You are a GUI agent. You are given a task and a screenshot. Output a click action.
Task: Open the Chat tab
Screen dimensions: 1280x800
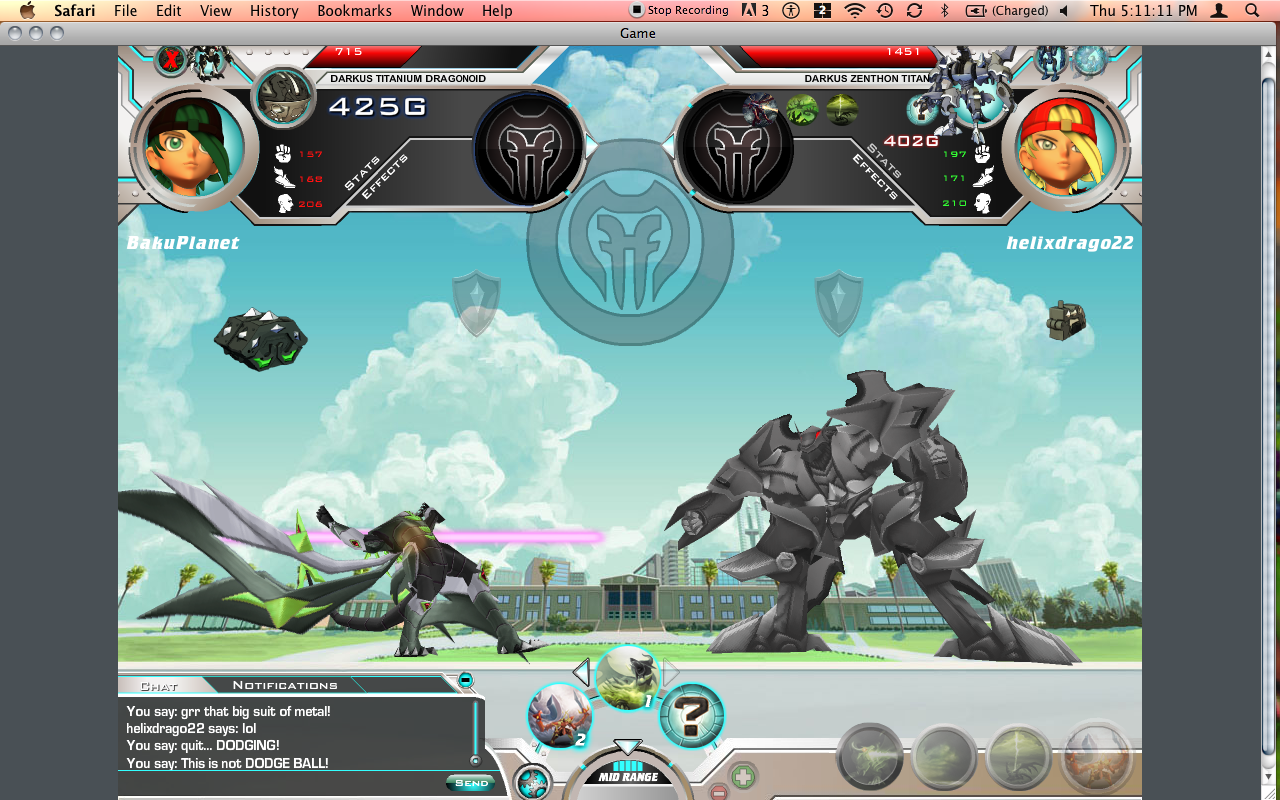(x=159, y=686)
